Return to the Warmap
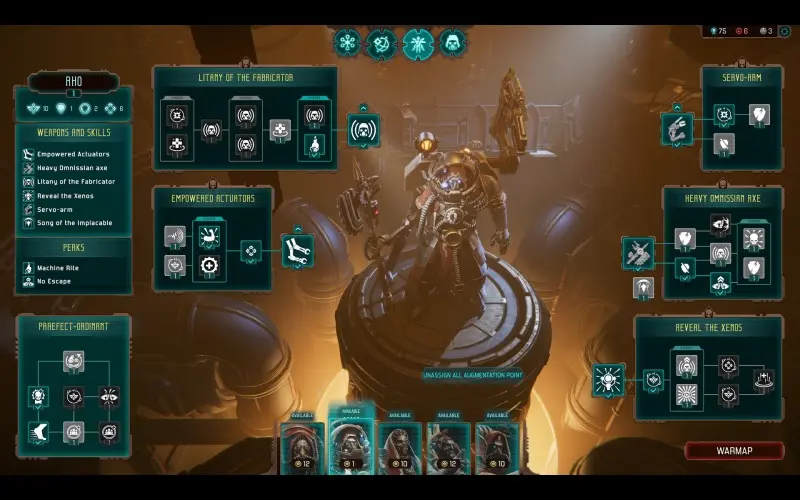 click(734, 451)
